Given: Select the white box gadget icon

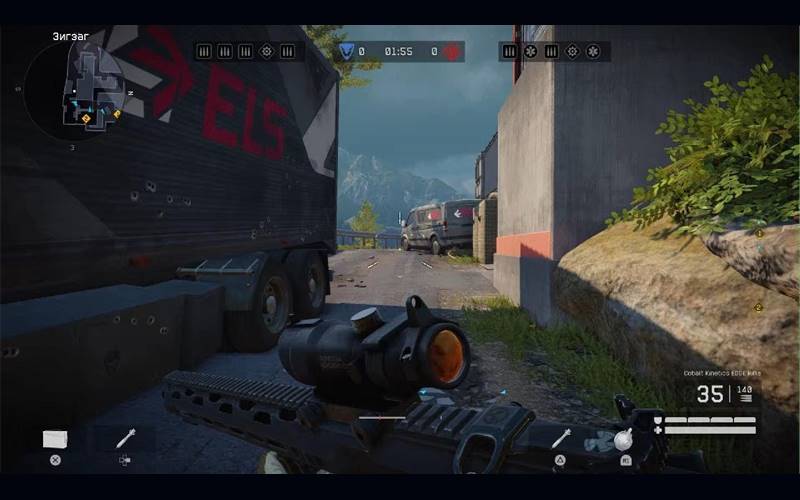Looking at the screenshot, I should click(55, 439).
